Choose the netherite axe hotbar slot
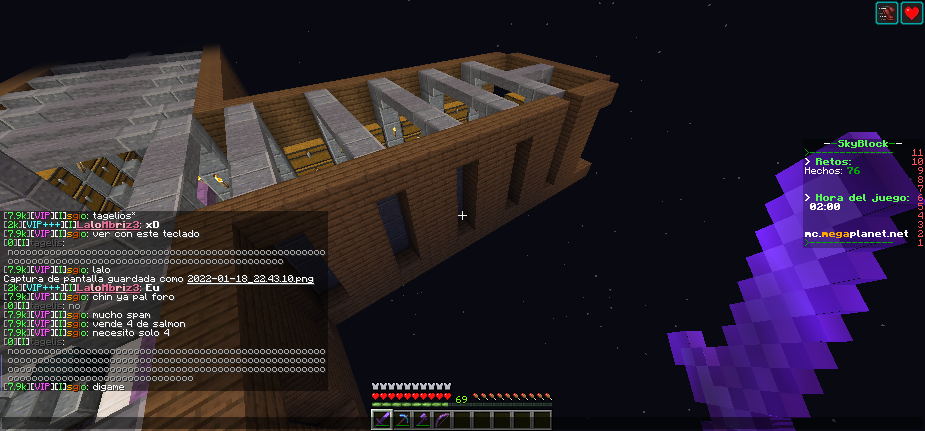 pos(420,420)
